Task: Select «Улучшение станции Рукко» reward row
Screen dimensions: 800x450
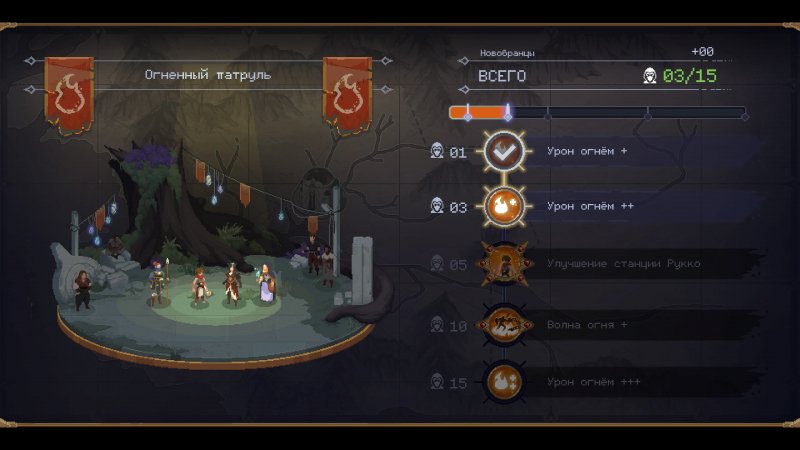Action: coord(623,264)
